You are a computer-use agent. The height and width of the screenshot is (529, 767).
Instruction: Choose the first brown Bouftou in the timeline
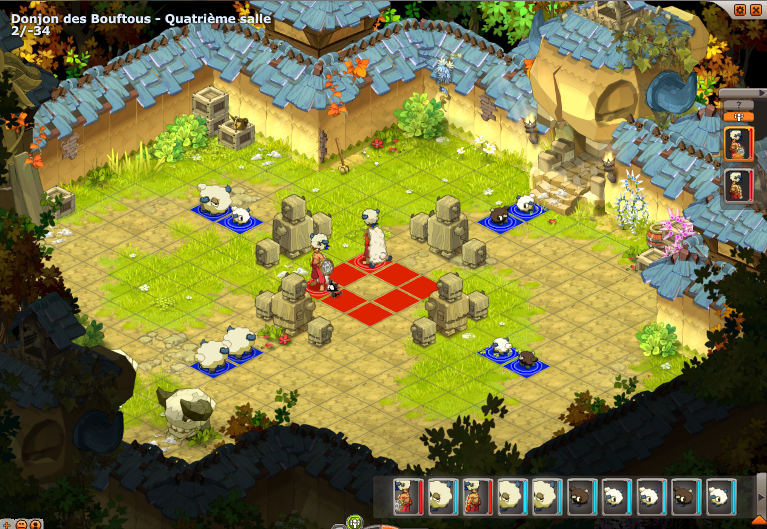[x=580, y=496]
